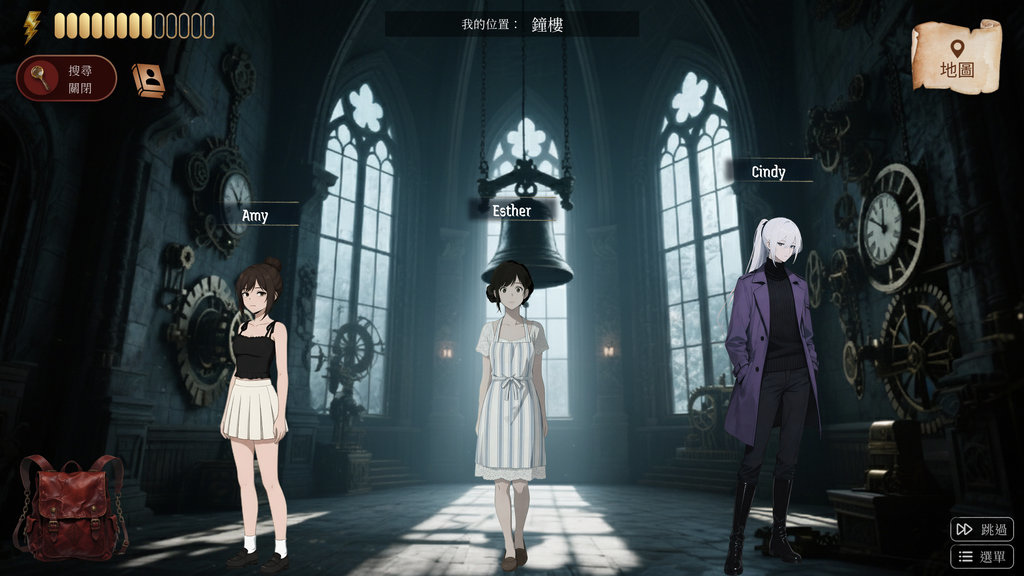
Task: Talk to Cindy via her name tag
Action: tap(769, 172)
